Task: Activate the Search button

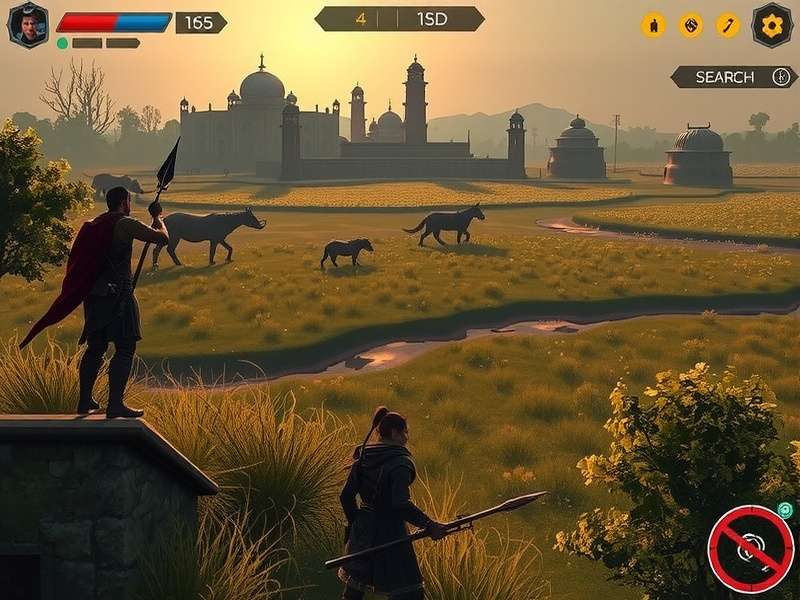Action: tap(733, 77)
